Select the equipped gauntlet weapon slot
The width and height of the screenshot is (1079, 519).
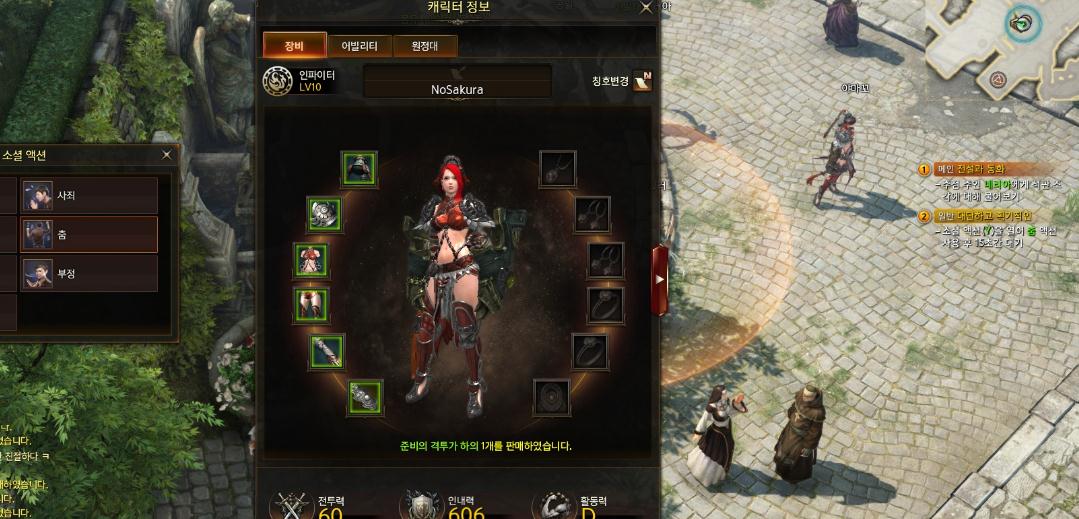[x=365, y=397]
